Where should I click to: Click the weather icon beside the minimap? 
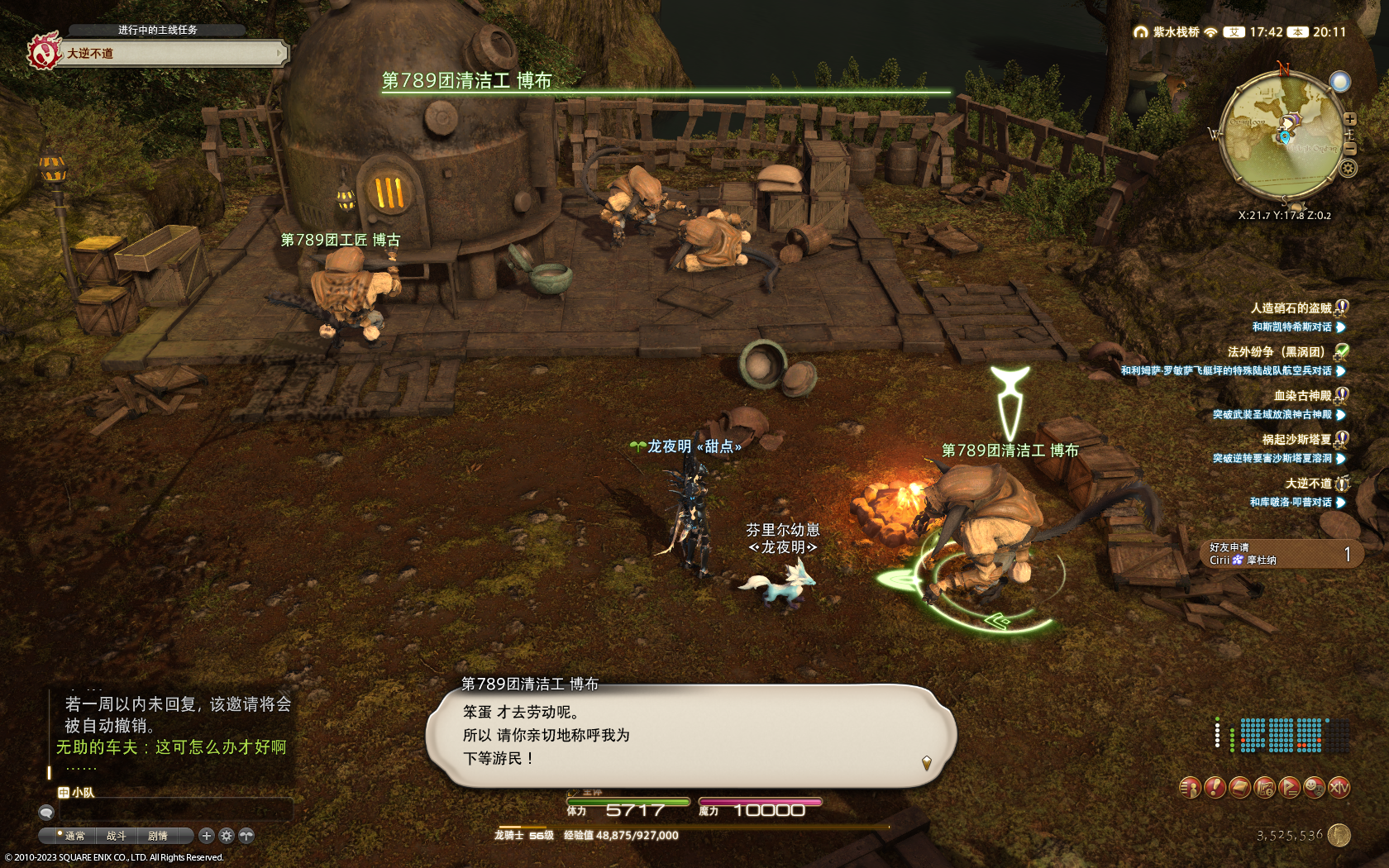pyautogui.click(x=1339, y=81)
